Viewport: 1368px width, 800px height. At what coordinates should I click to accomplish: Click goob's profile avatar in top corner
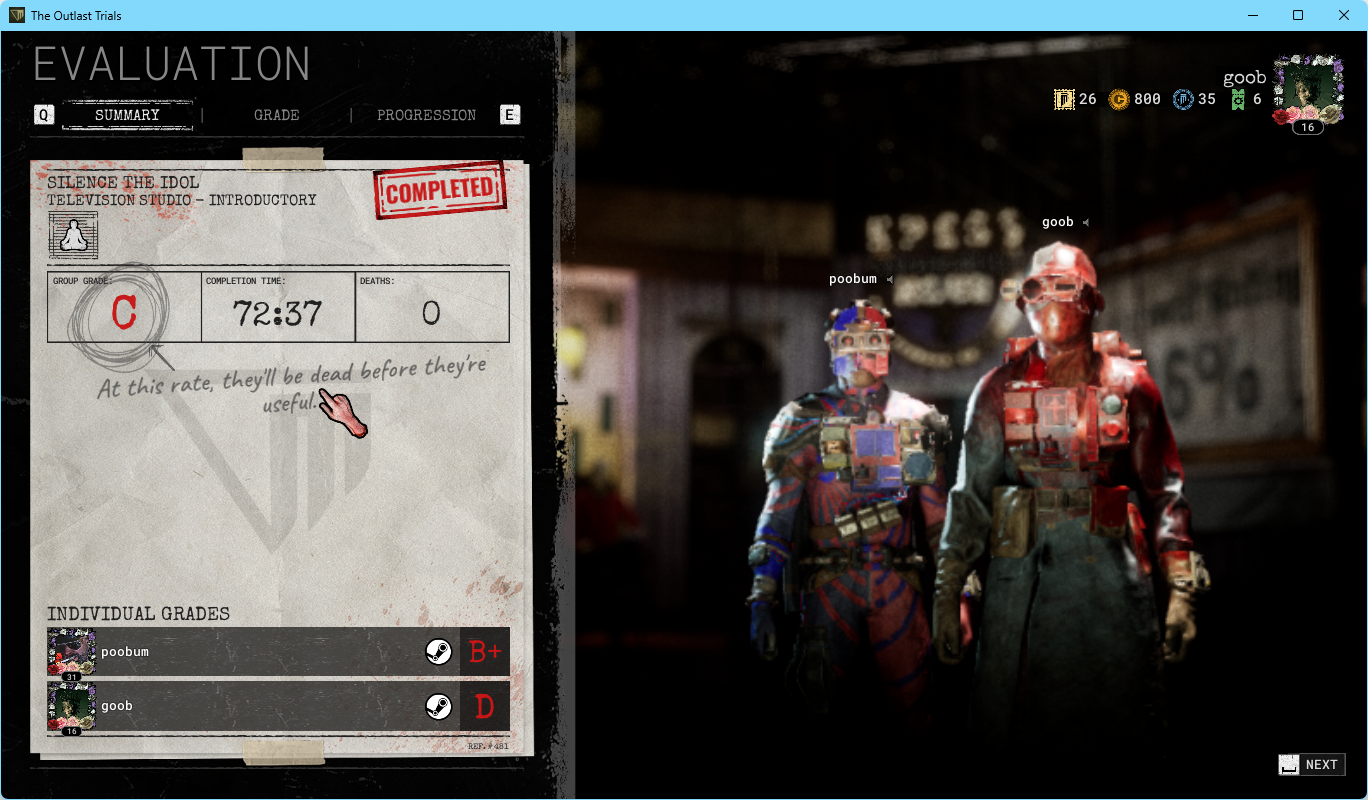1309,88
